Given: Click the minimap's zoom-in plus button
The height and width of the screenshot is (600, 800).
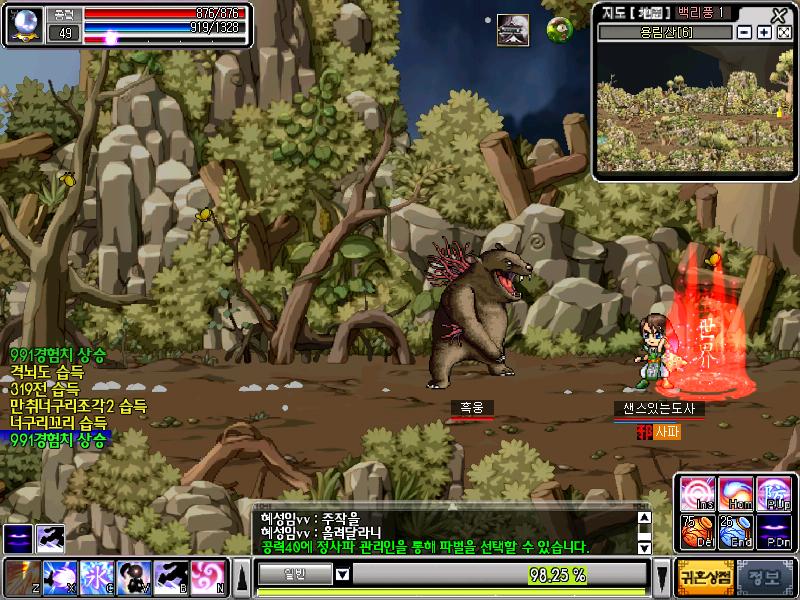Looking at the screenshot, I should pos(764,33).
